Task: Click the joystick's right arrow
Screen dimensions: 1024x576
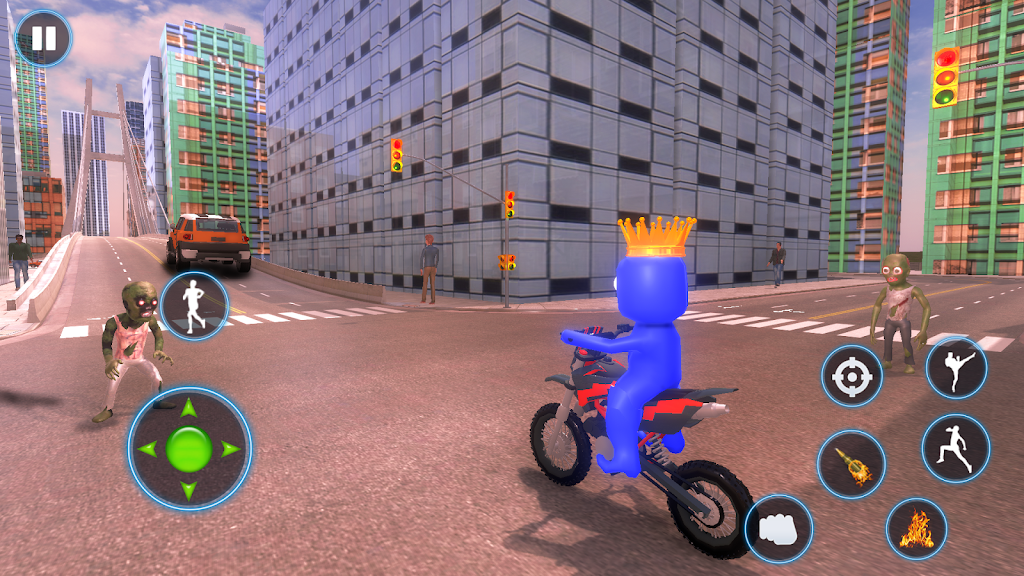Action: (x=230, y=449)
